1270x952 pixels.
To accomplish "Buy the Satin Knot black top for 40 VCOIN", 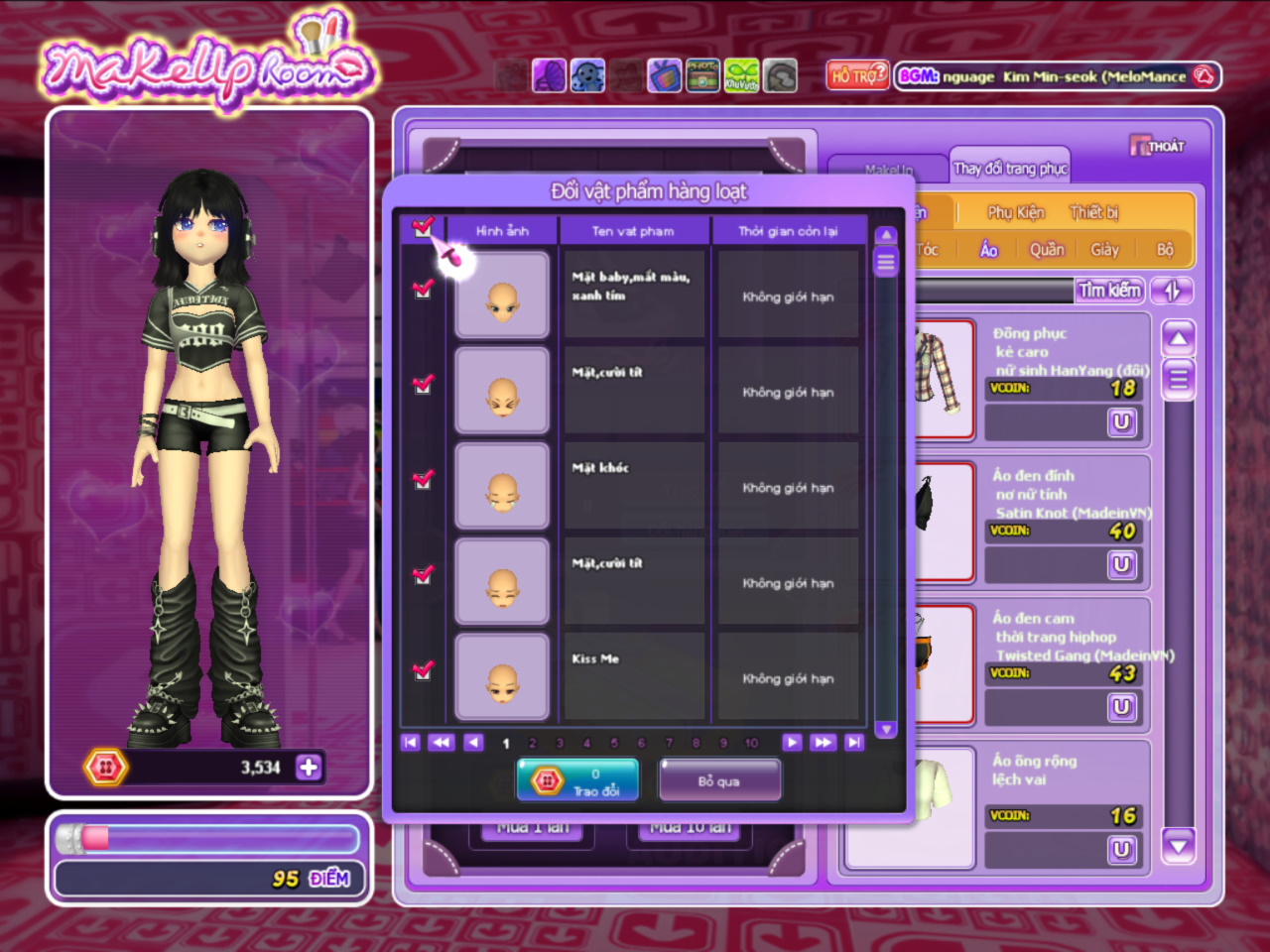I will tap(1121, 564).
